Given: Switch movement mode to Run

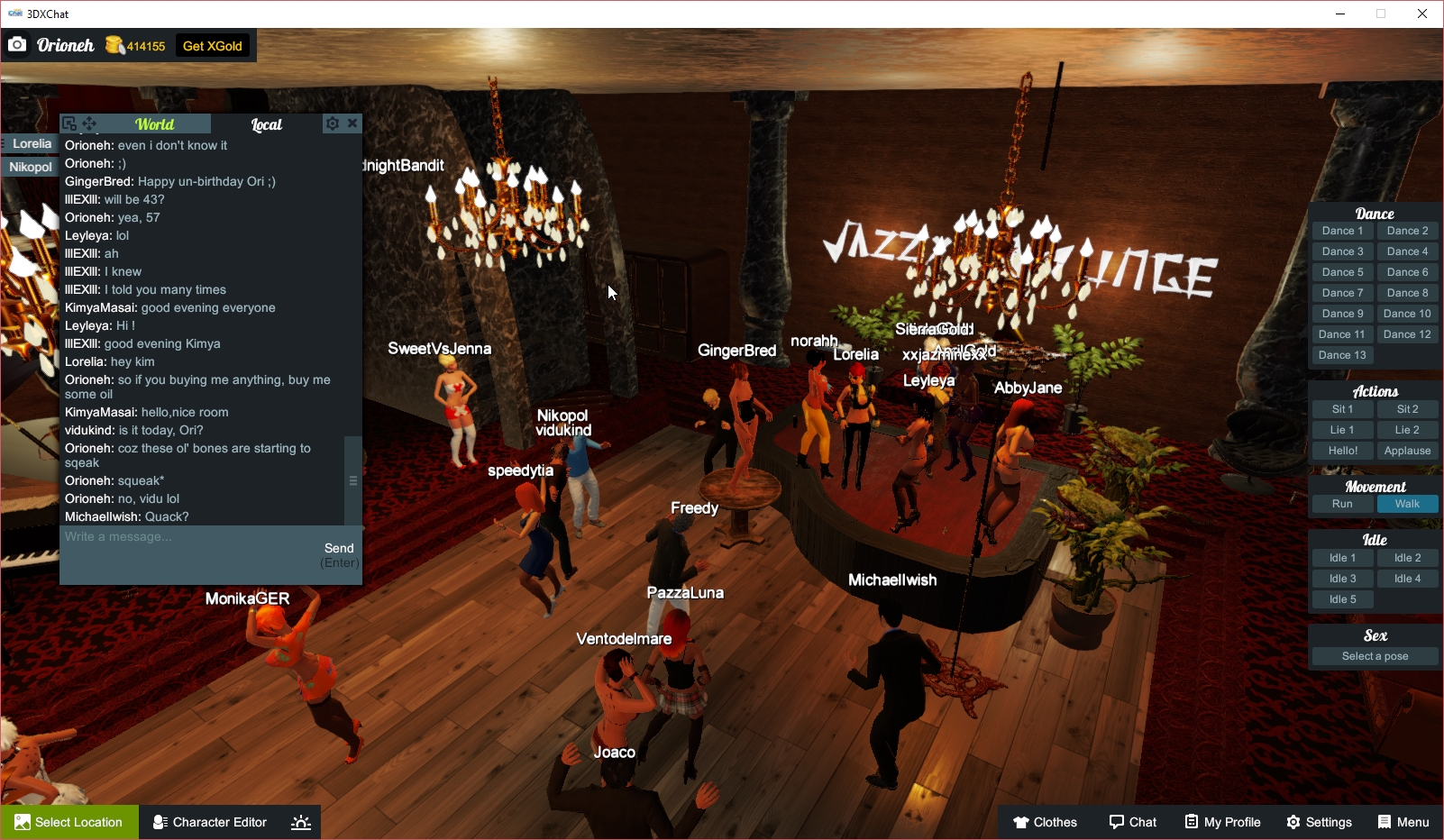Looking at the screenshot, I should [1341, 504].
